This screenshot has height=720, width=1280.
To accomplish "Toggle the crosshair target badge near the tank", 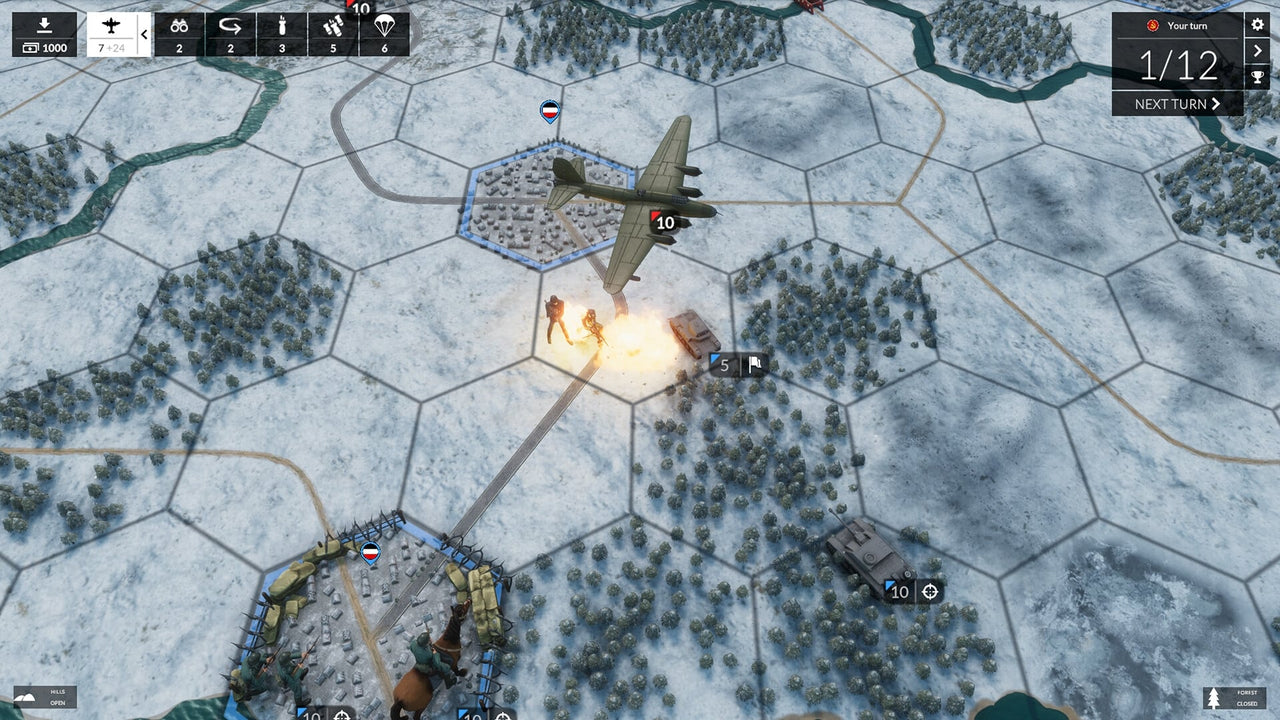I will (930, 590).
